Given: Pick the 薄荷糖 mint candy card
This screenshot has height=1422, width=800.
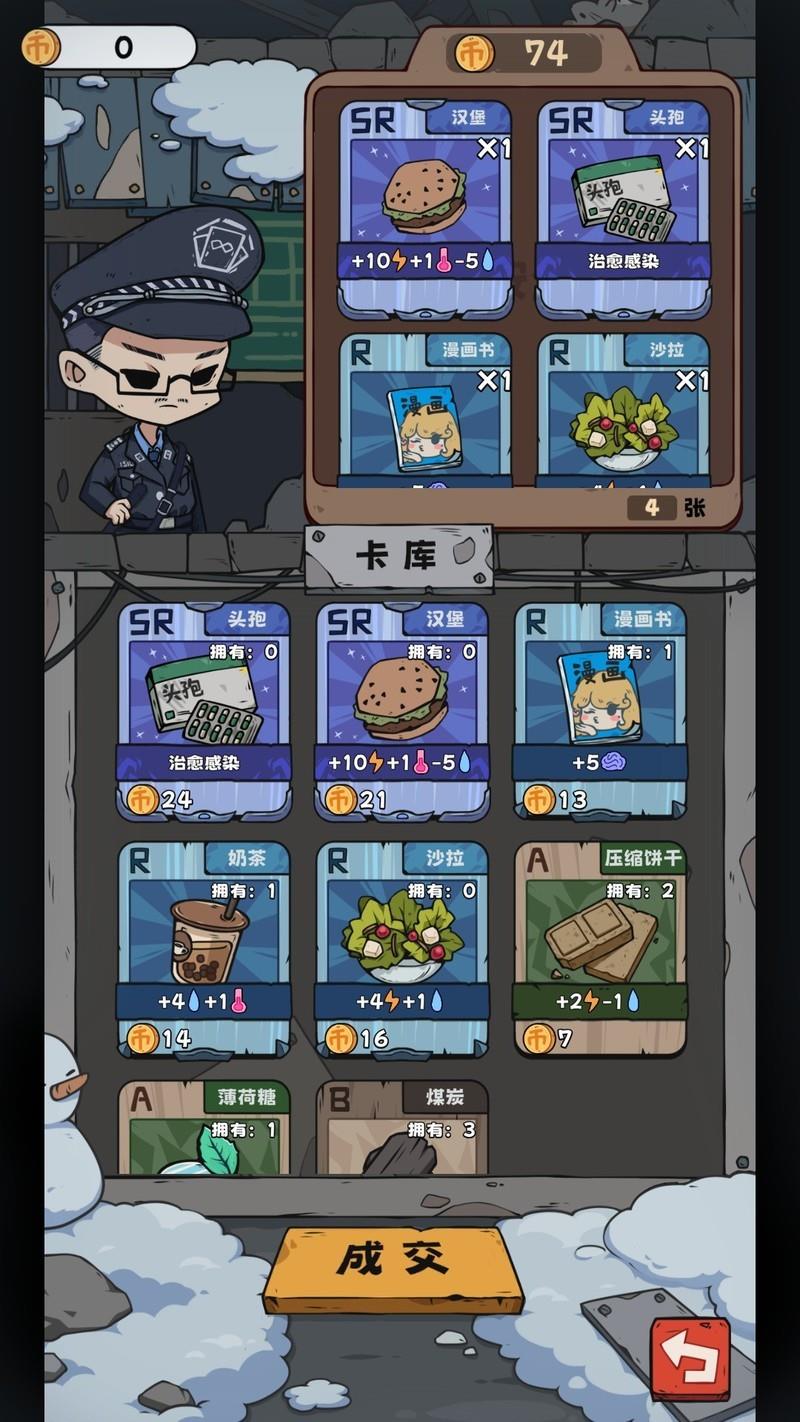Looking at the screenshot, I should point(204,1127).
